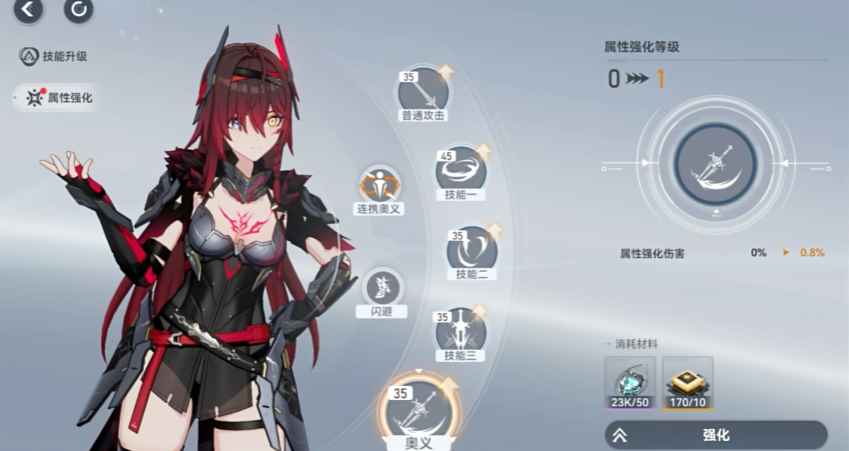Image resolution: width=849 pixels, height=451 pixels.
Task: Inspect the gold cube material slot 170/10
Action: point(687,382)
